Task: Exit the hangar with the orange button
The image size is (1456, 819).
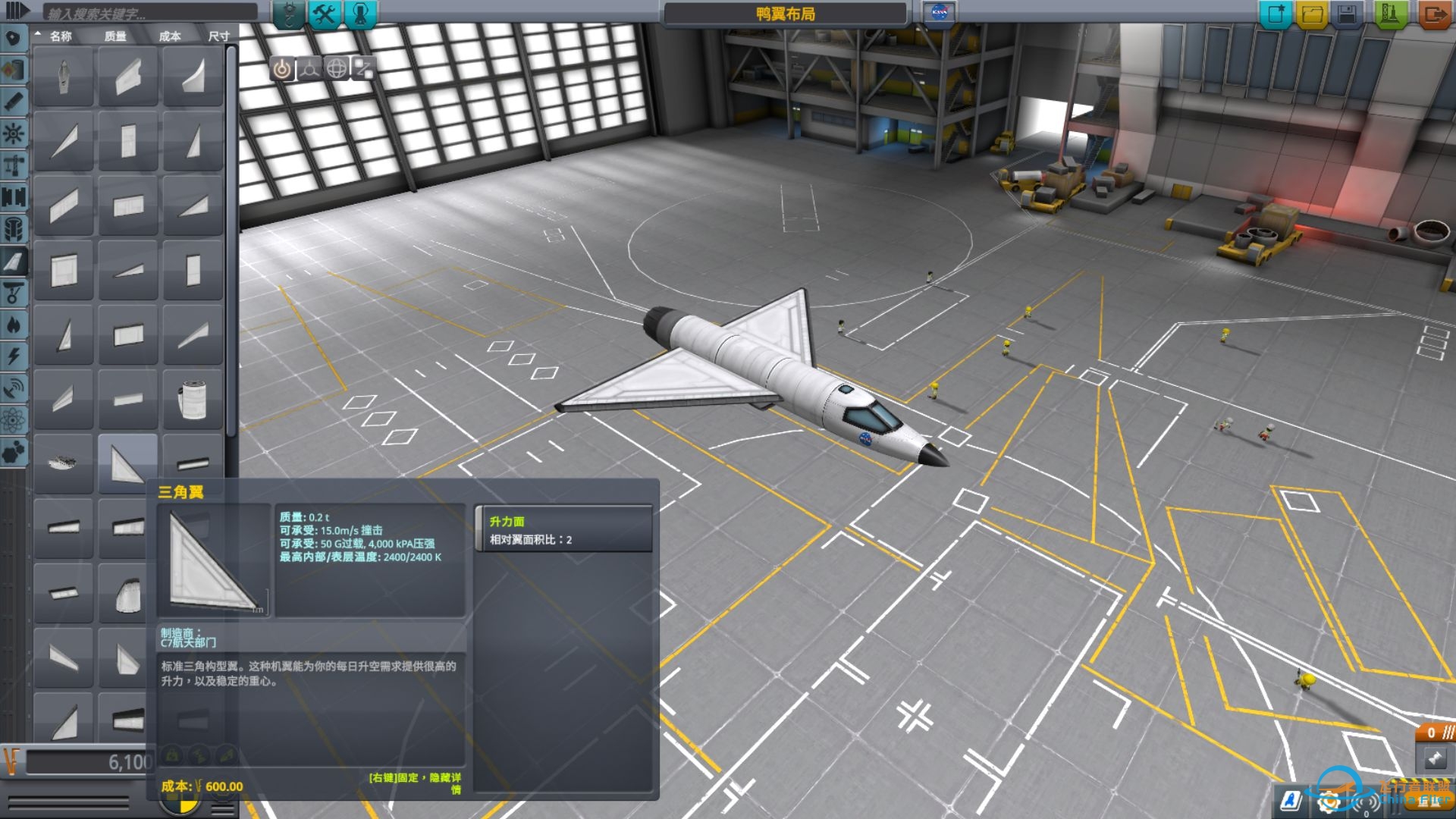Action: click(1434, 14)
